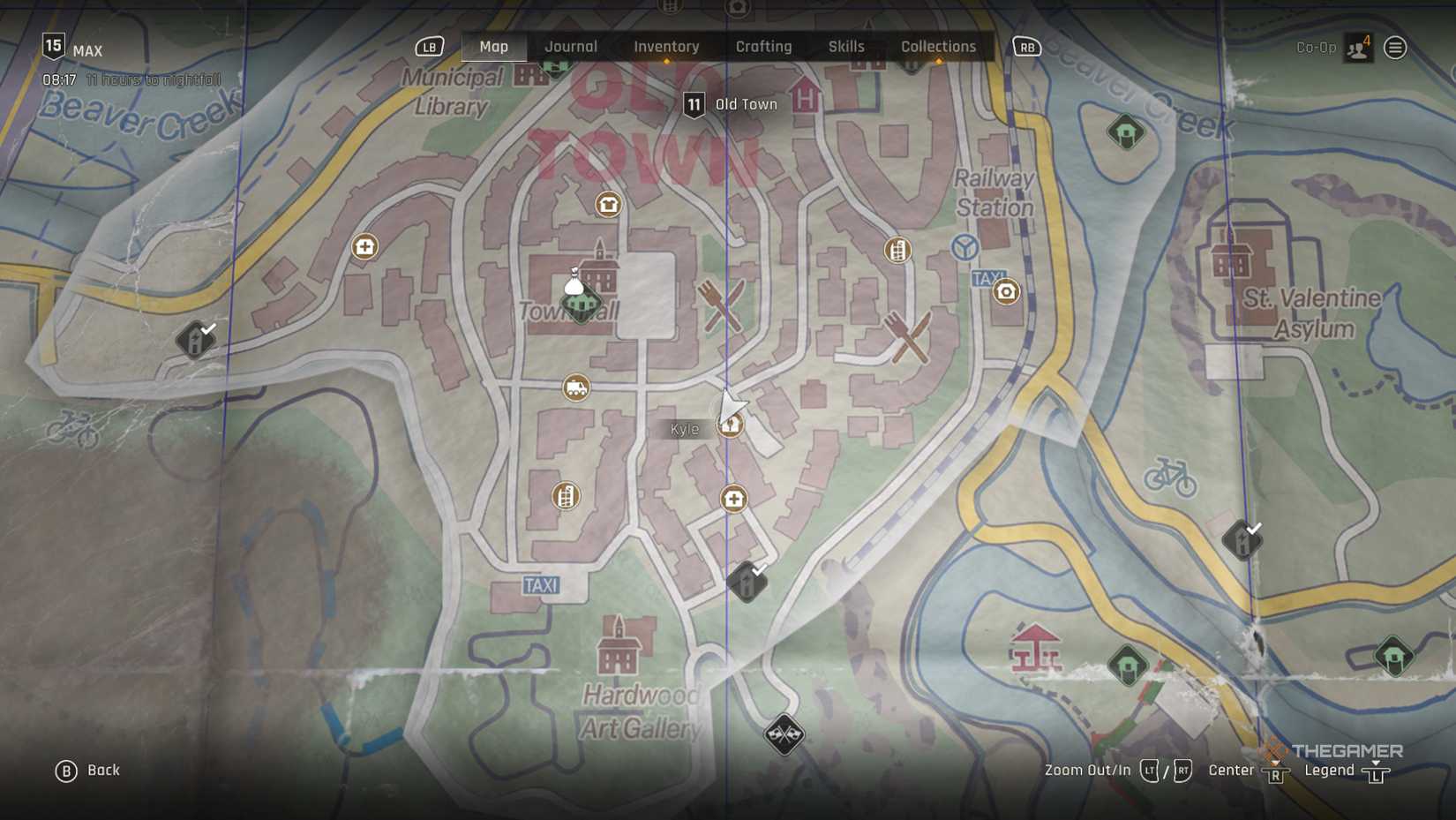
Task: Choose the camera marker near Railway Station
Action: 1006,291
